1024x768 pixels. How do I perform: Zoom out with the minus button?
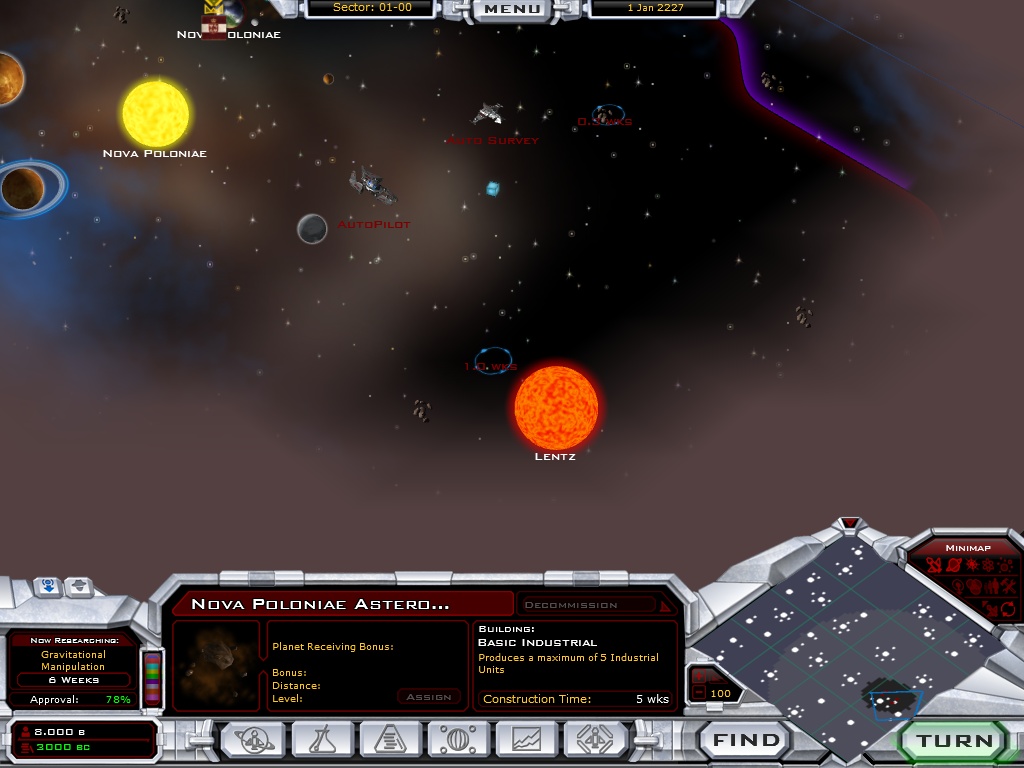(x=700, y=693)
